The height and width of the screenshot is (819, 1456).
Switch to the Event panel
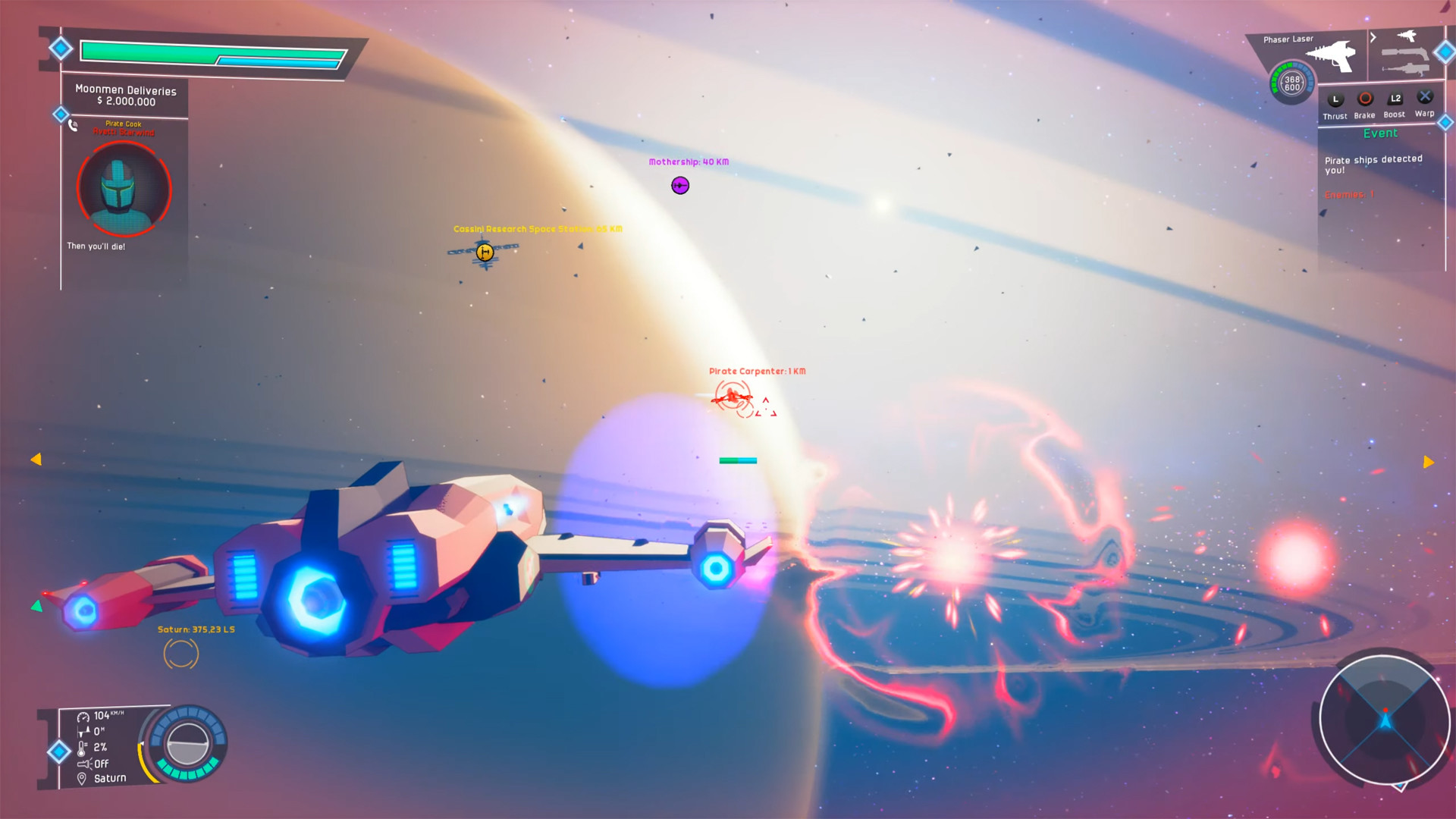[1381, 133]
